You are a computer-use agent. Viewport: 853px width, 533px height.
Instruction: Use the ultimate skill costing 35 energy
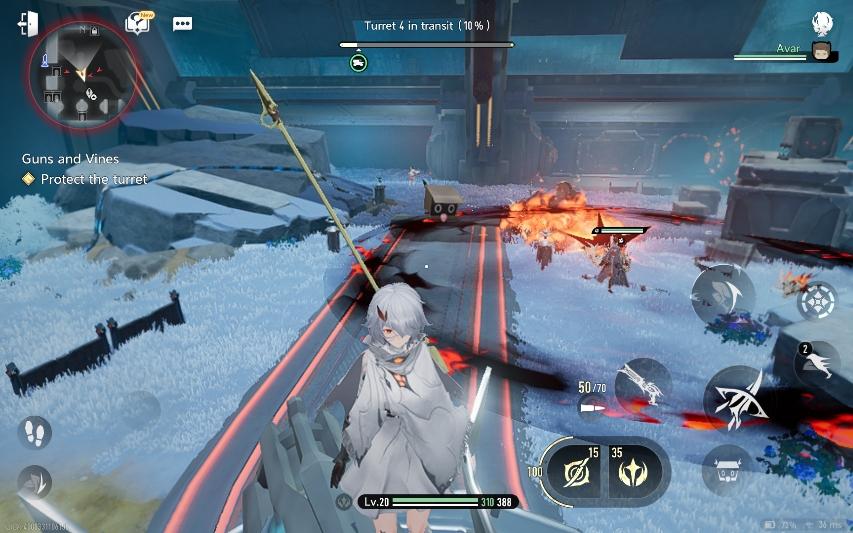click(x=631, y=470)
